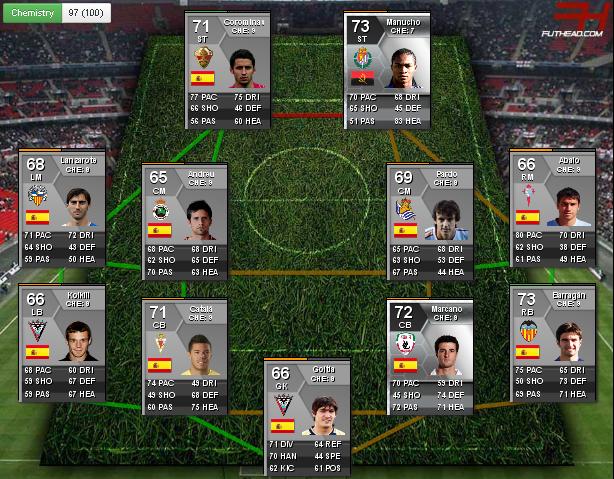Click the Pardo central midfielder card
Screen dimensions: 614x479
coord(430,222)
